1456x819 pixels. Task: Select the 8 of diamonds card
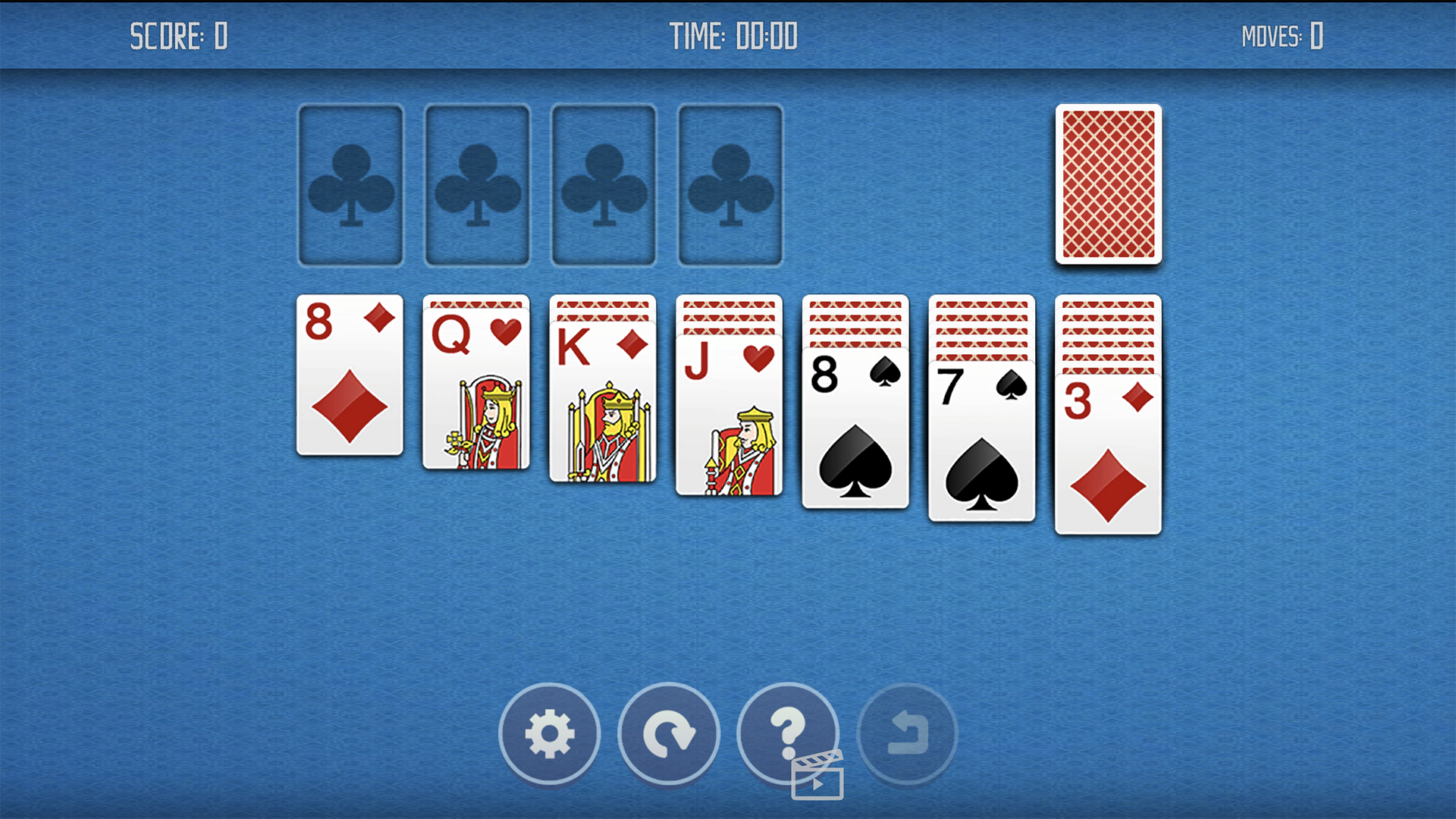click(350, 374)
